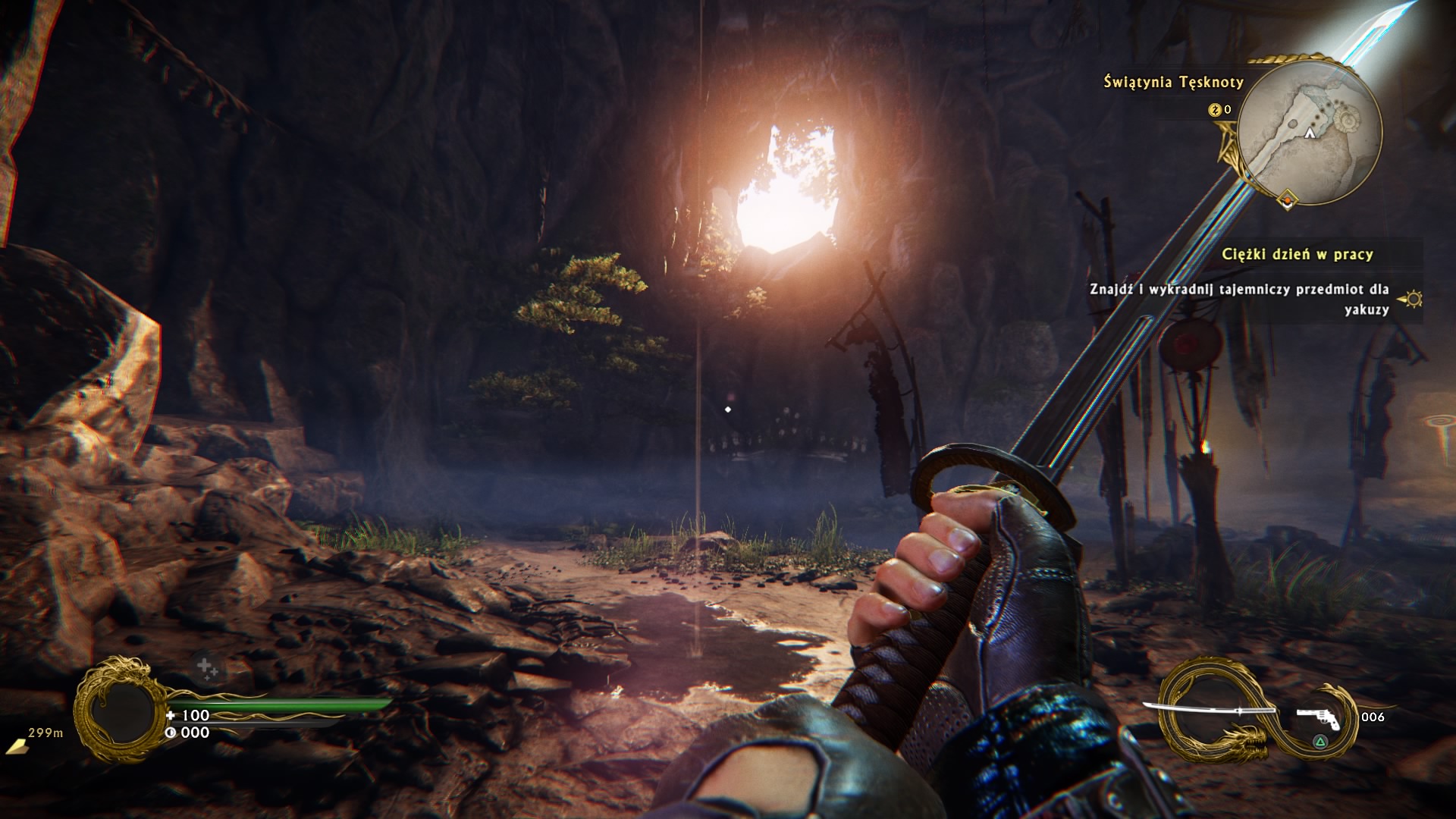The image size is (1456, 819).
Task: Click the yellow waypoint distance arrow
Action: pyautogui.click(x=16, y=747)
